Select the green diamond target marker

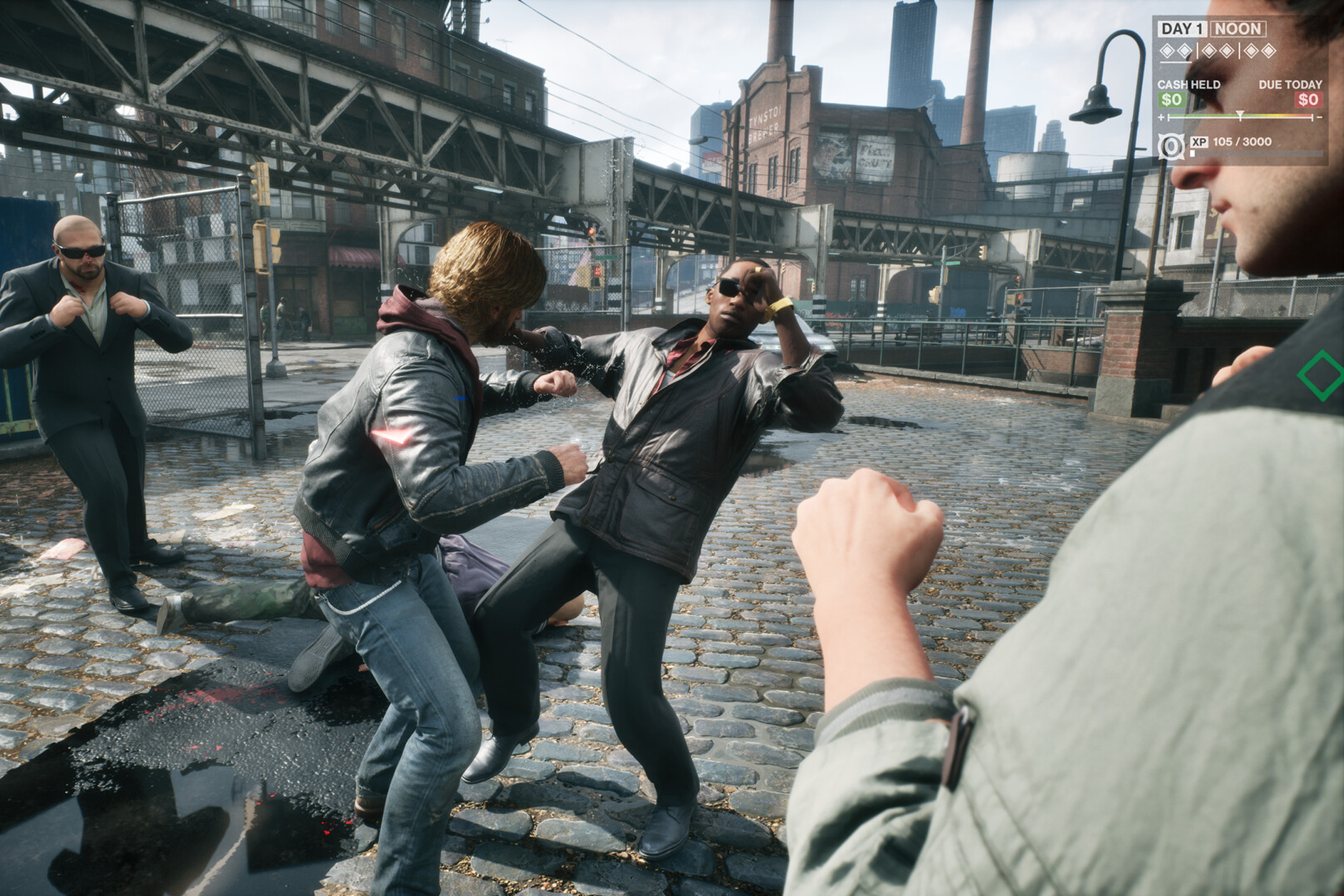pyautogui.click(x=1322, y=375)
